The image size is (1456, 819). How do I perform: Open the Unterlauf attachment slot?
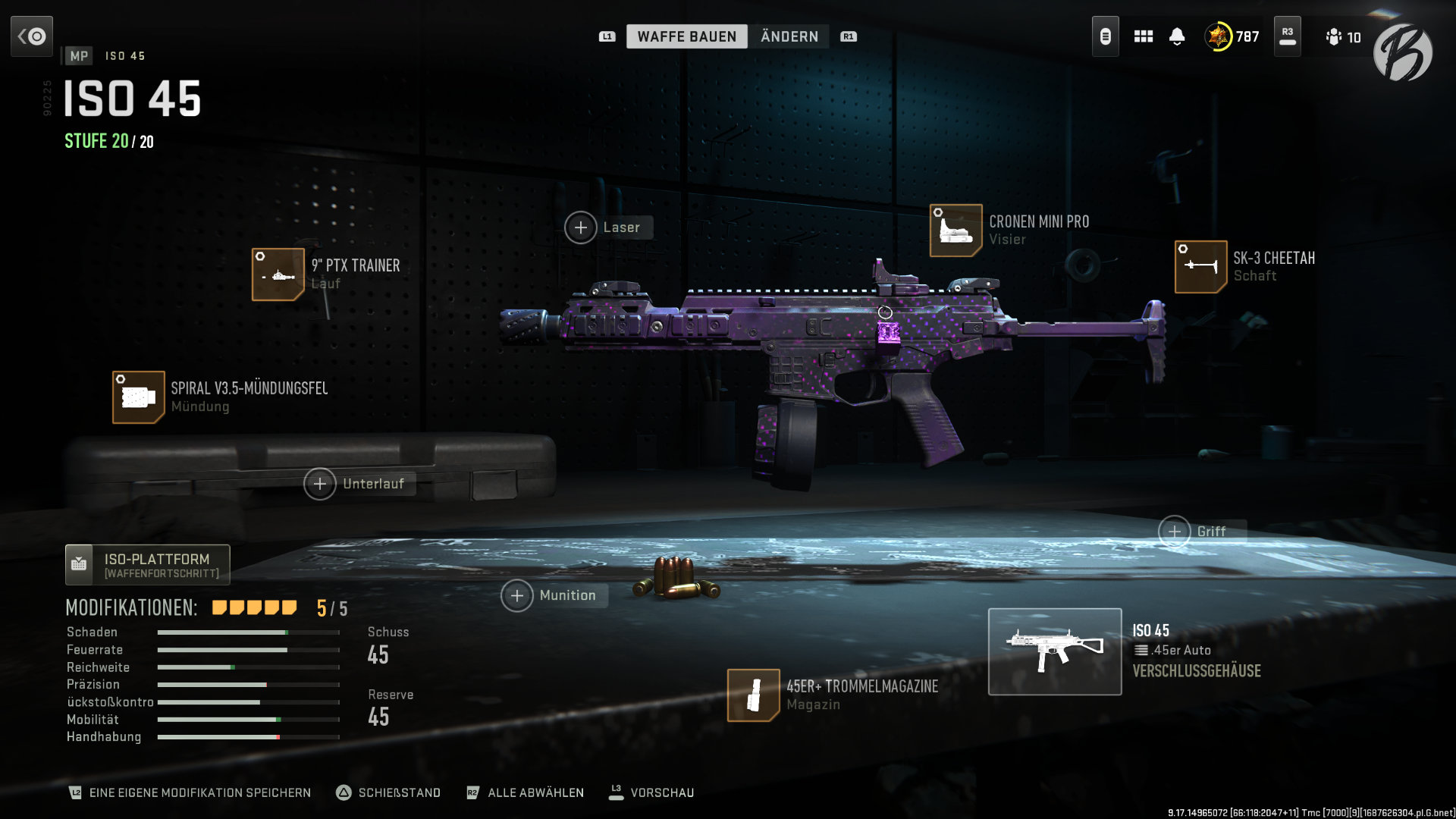[322, 483]
